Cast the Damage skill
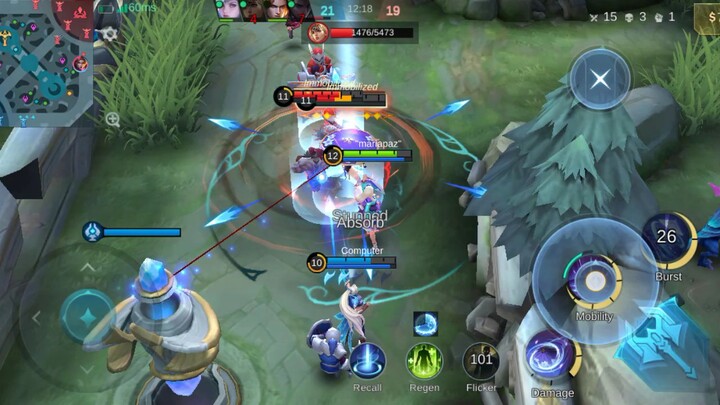This screenshot has height=405, width=720. 552,357
